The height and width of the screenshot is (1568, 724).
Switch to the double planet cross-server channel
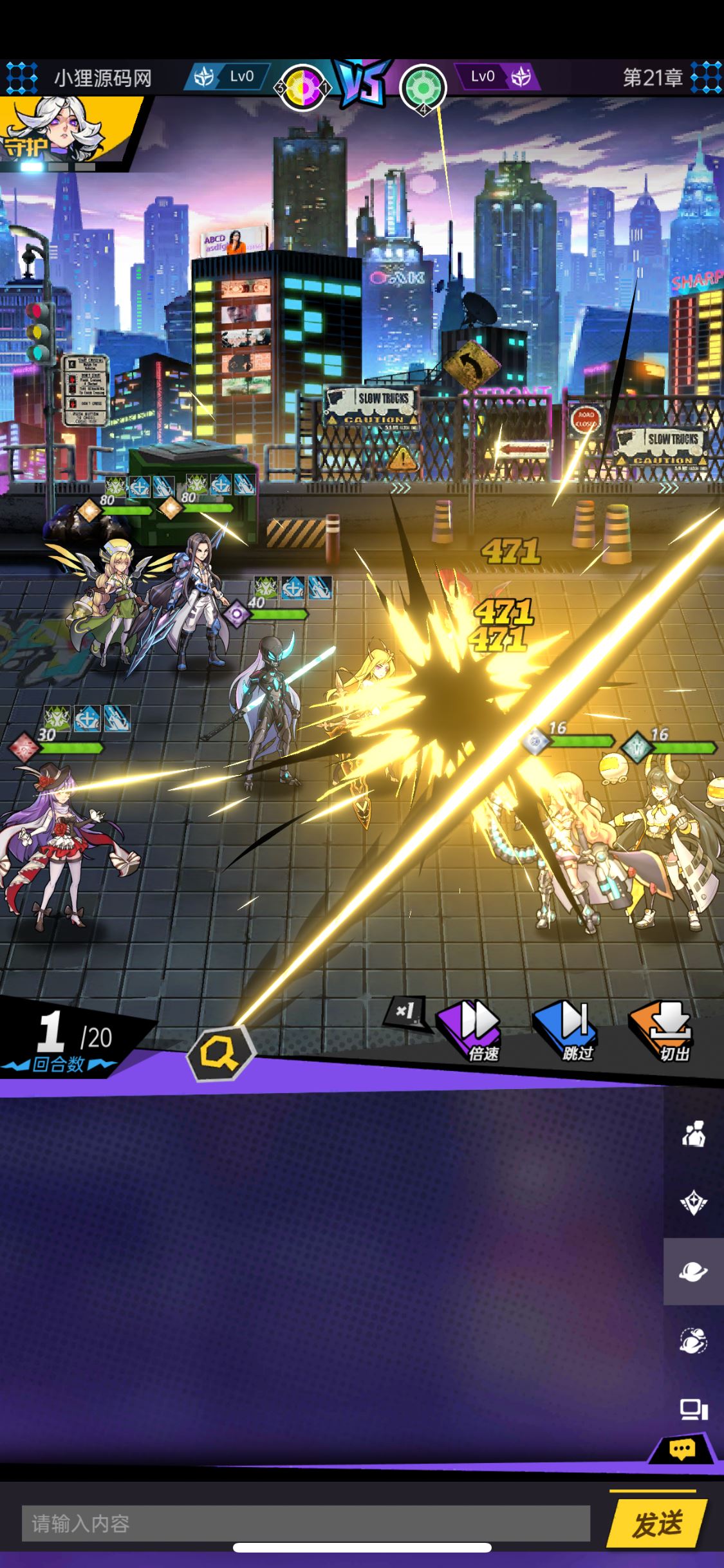coord(693,1340)
